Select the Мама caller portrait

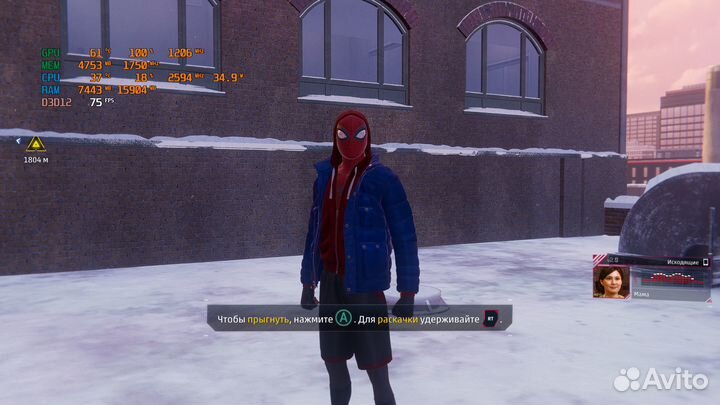(x=609, y=283)
